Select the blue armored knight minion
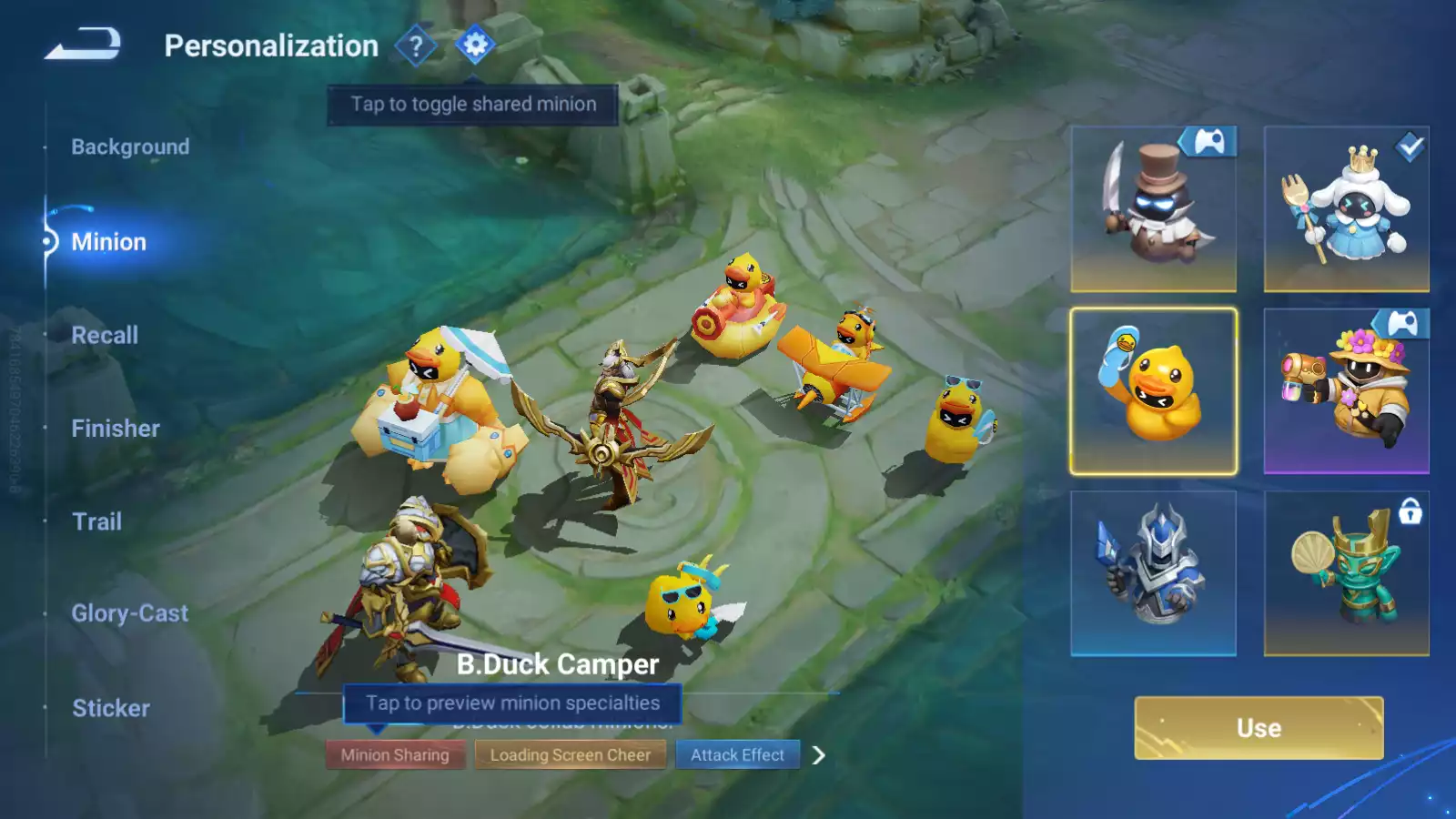 (1153, 573)
